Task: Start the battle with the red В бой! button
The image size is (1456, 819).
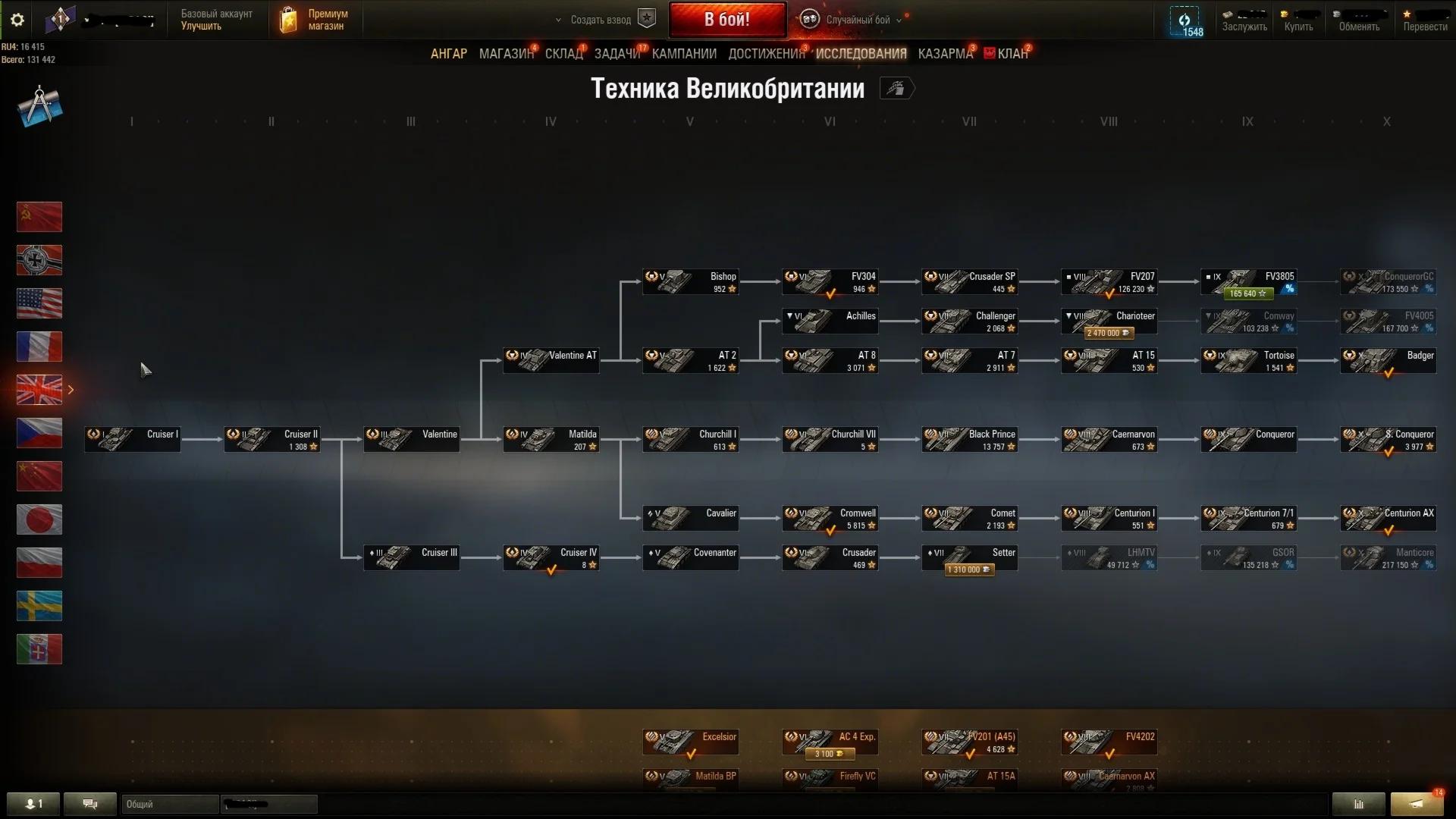Action: [726, 20]
